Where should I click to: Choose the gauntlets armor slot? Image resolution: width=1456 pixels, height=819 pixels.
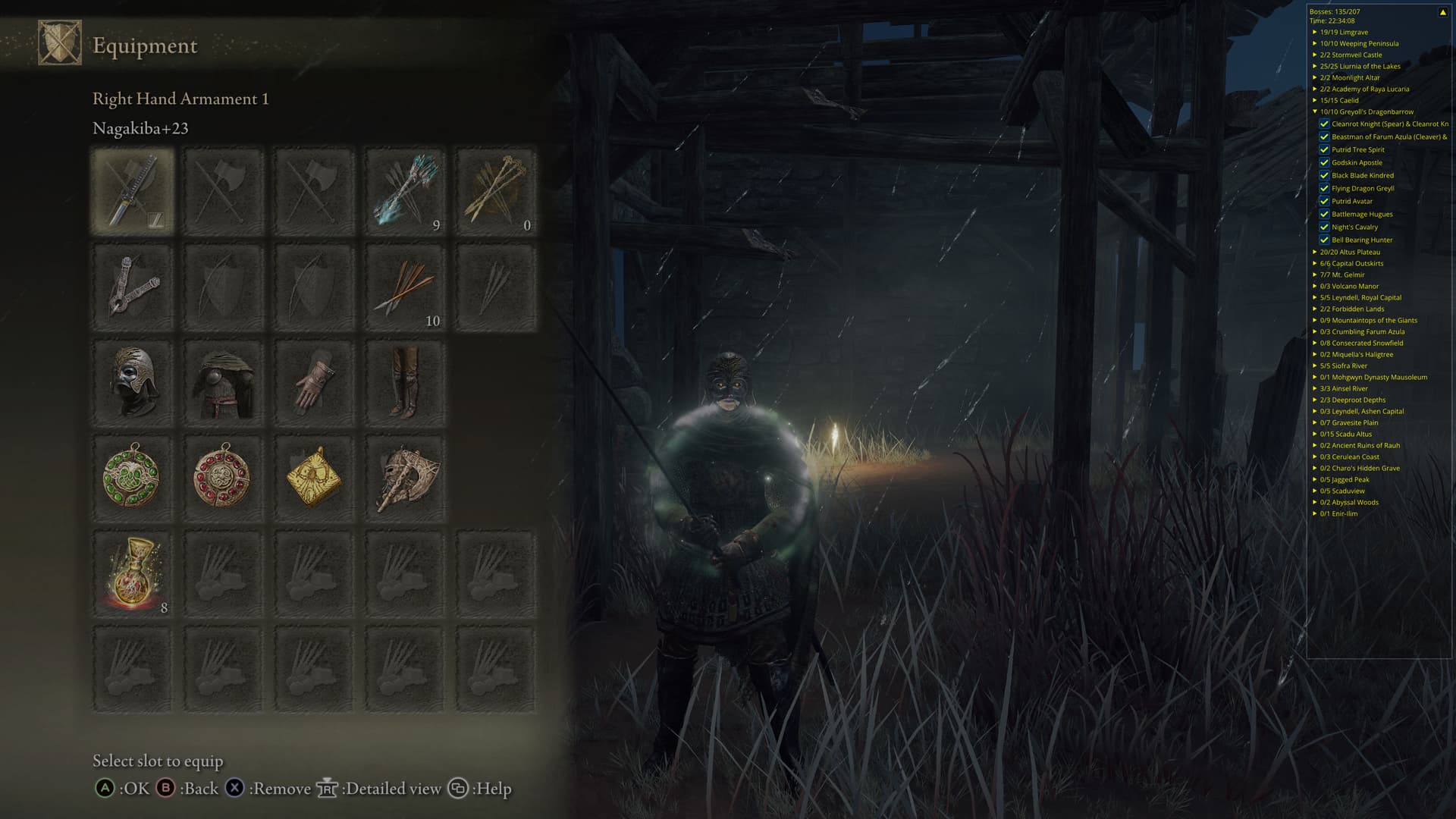[314, 383]
